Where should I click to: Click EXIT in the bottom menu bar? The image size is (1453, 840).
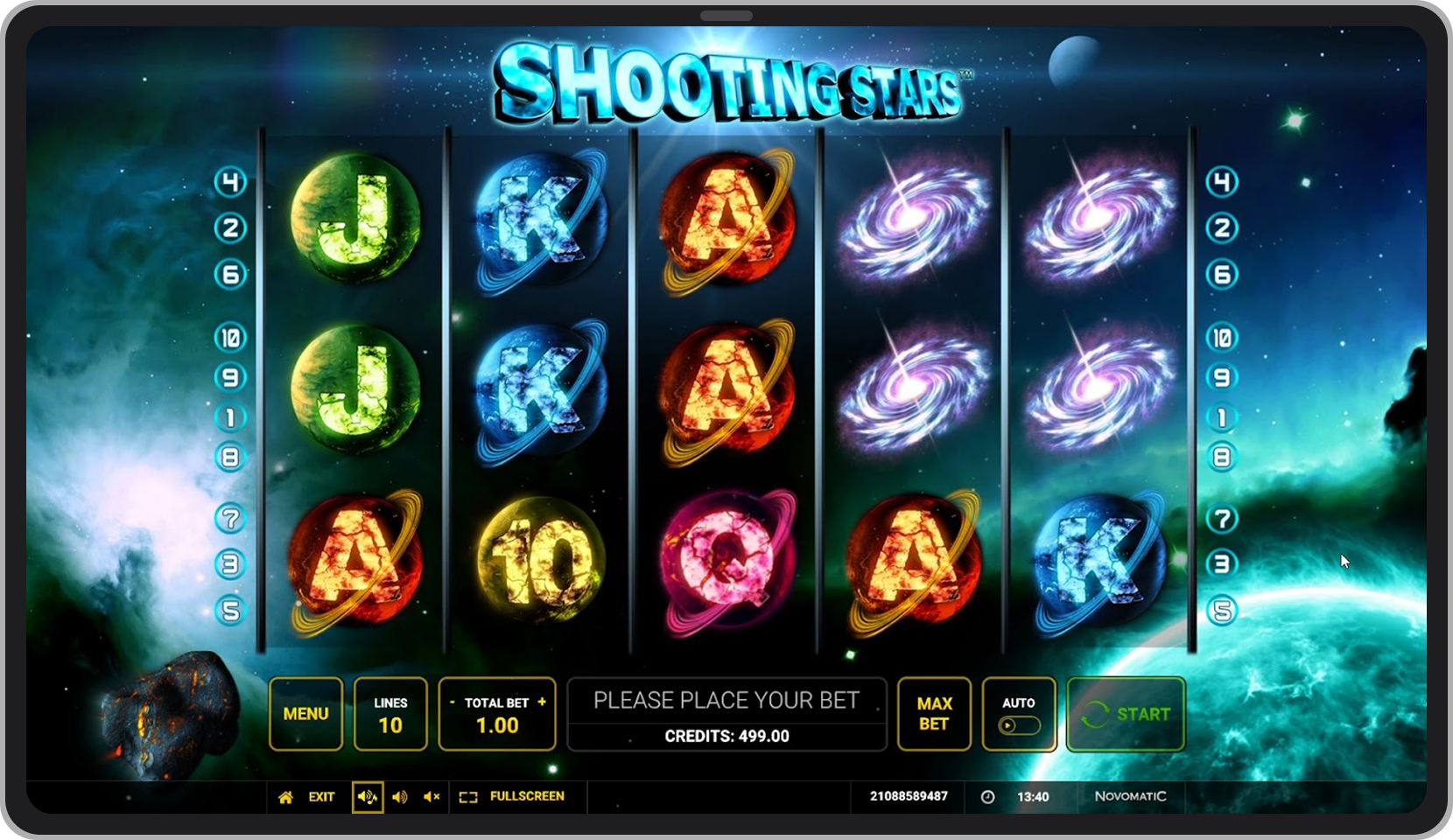tap(321, 797)
